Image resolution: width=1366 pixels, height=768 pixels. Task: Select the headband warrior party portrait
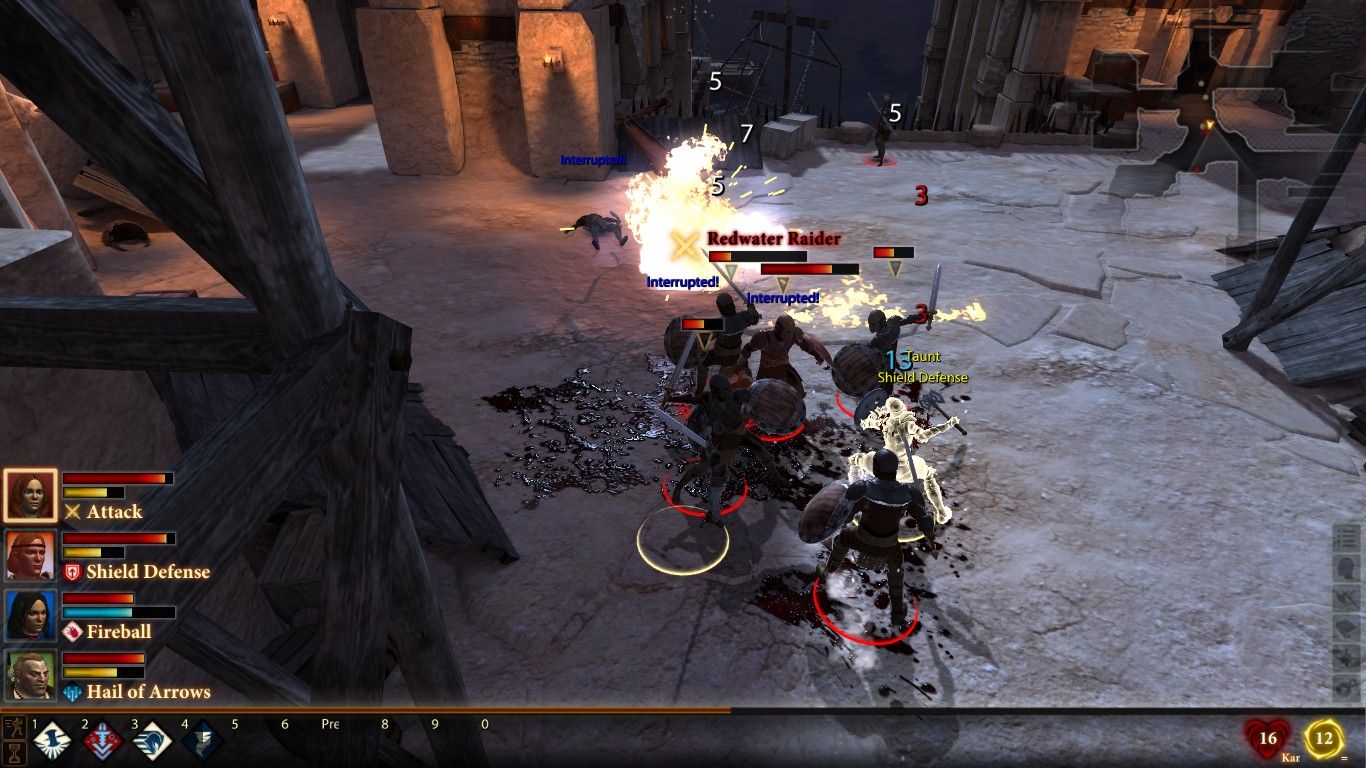[30, 556]
